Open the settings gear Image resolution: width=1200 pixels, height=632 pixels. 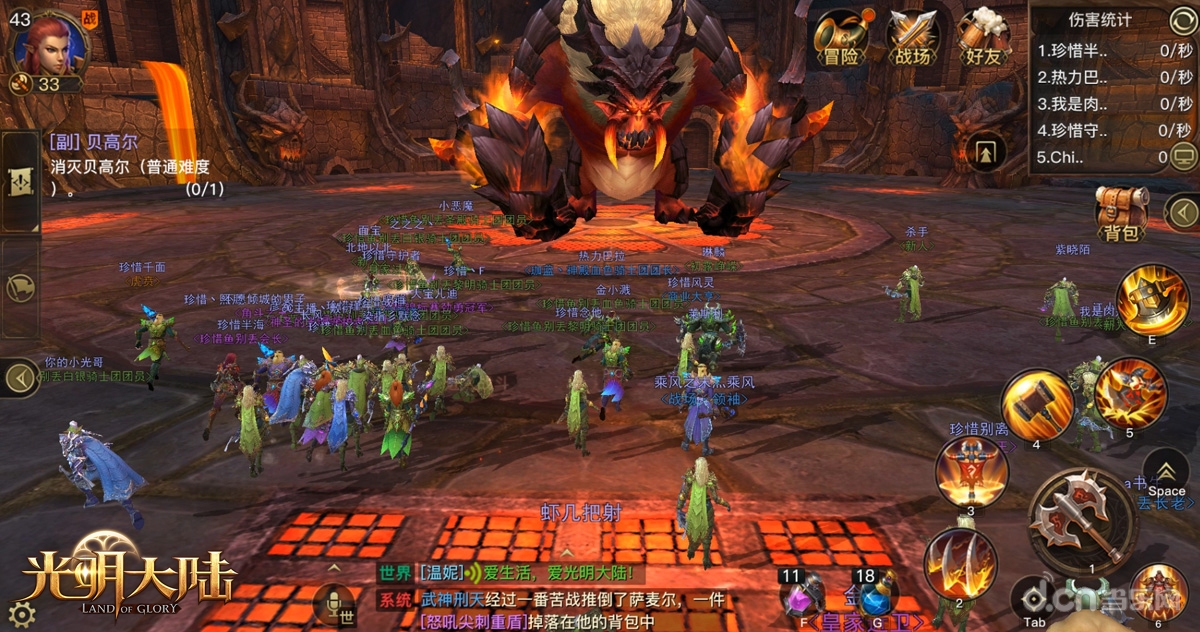(x=22, y=613)
